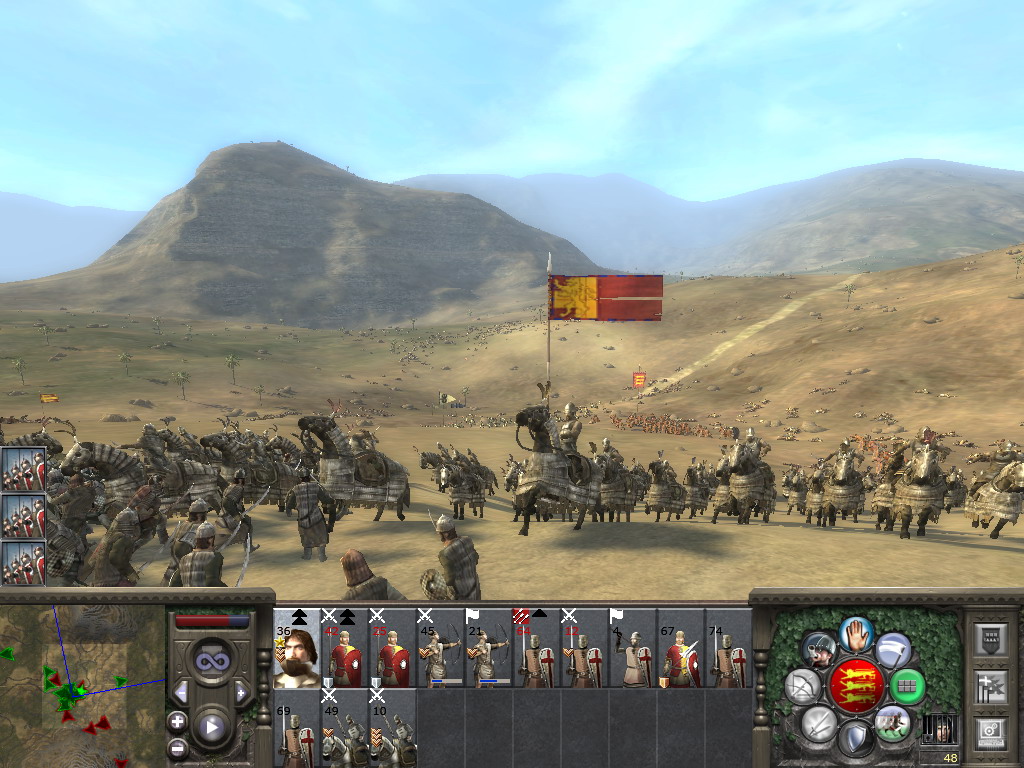Click the play button to resume battle speed

(x=211, y=727)
